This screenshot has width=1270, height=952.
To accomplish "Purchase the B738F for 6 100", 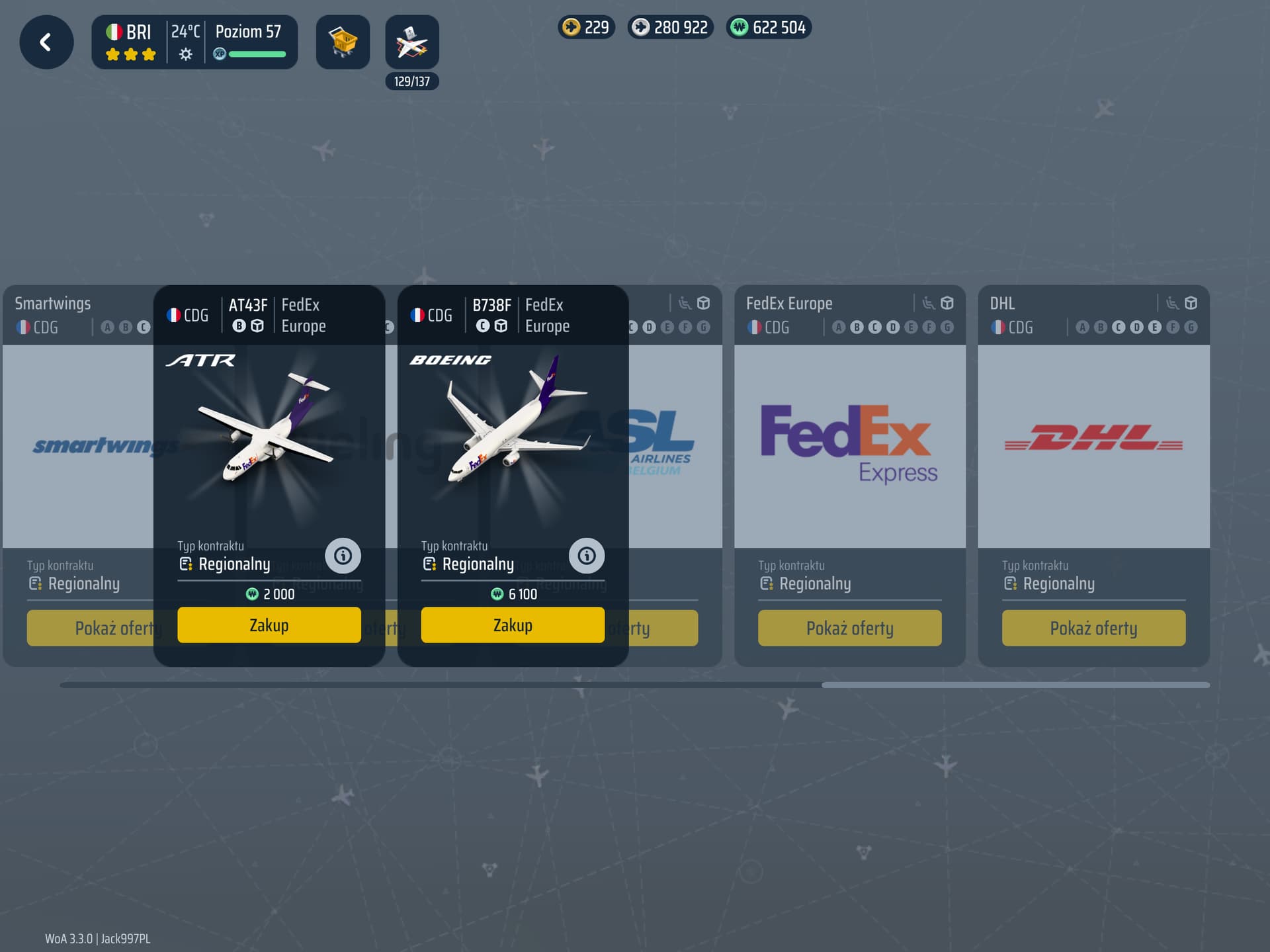I will pos(513,625).
